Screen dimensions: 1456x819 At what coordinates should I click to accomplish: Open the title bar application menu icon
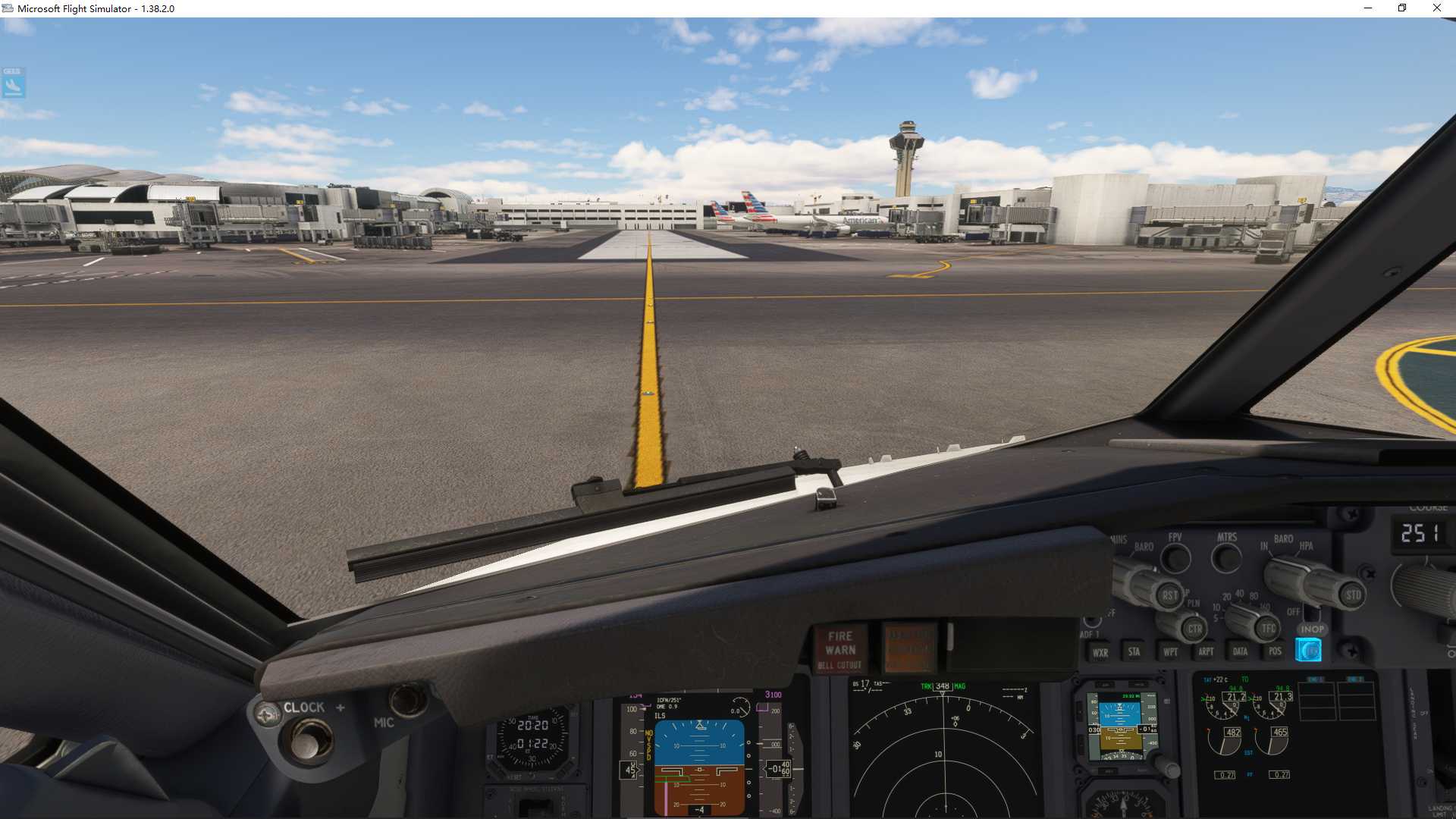pyautogui.click(x=8, y=8)
